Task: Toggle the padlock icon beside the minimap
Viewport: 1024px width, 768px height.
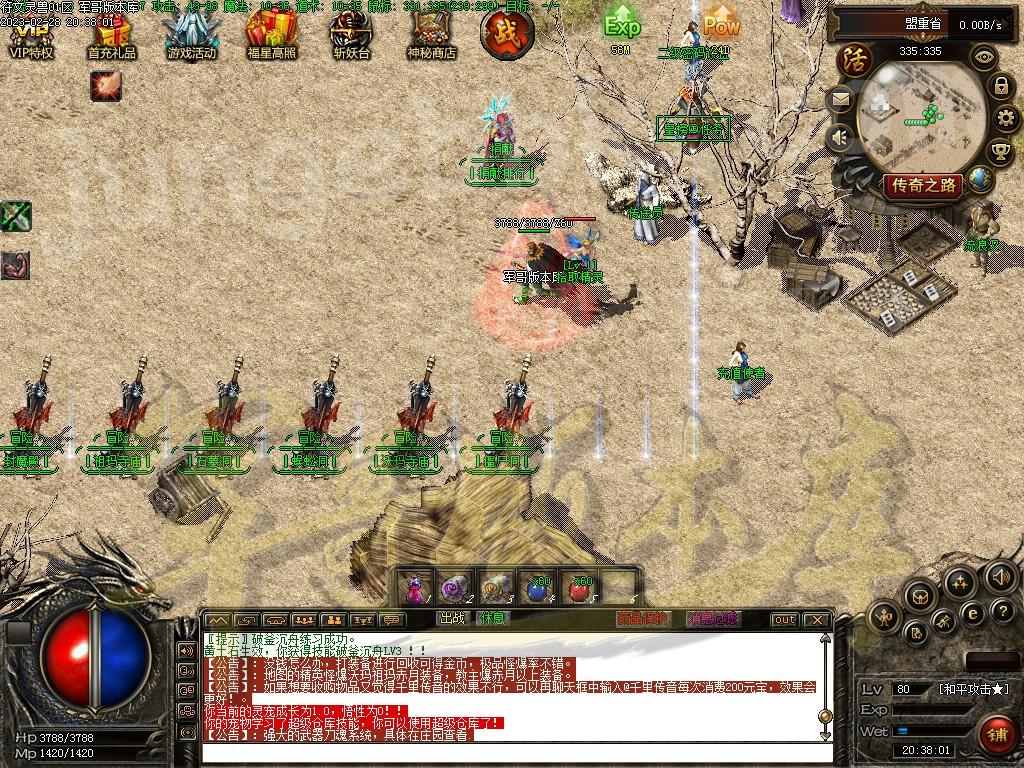Action: (1001, 86)
